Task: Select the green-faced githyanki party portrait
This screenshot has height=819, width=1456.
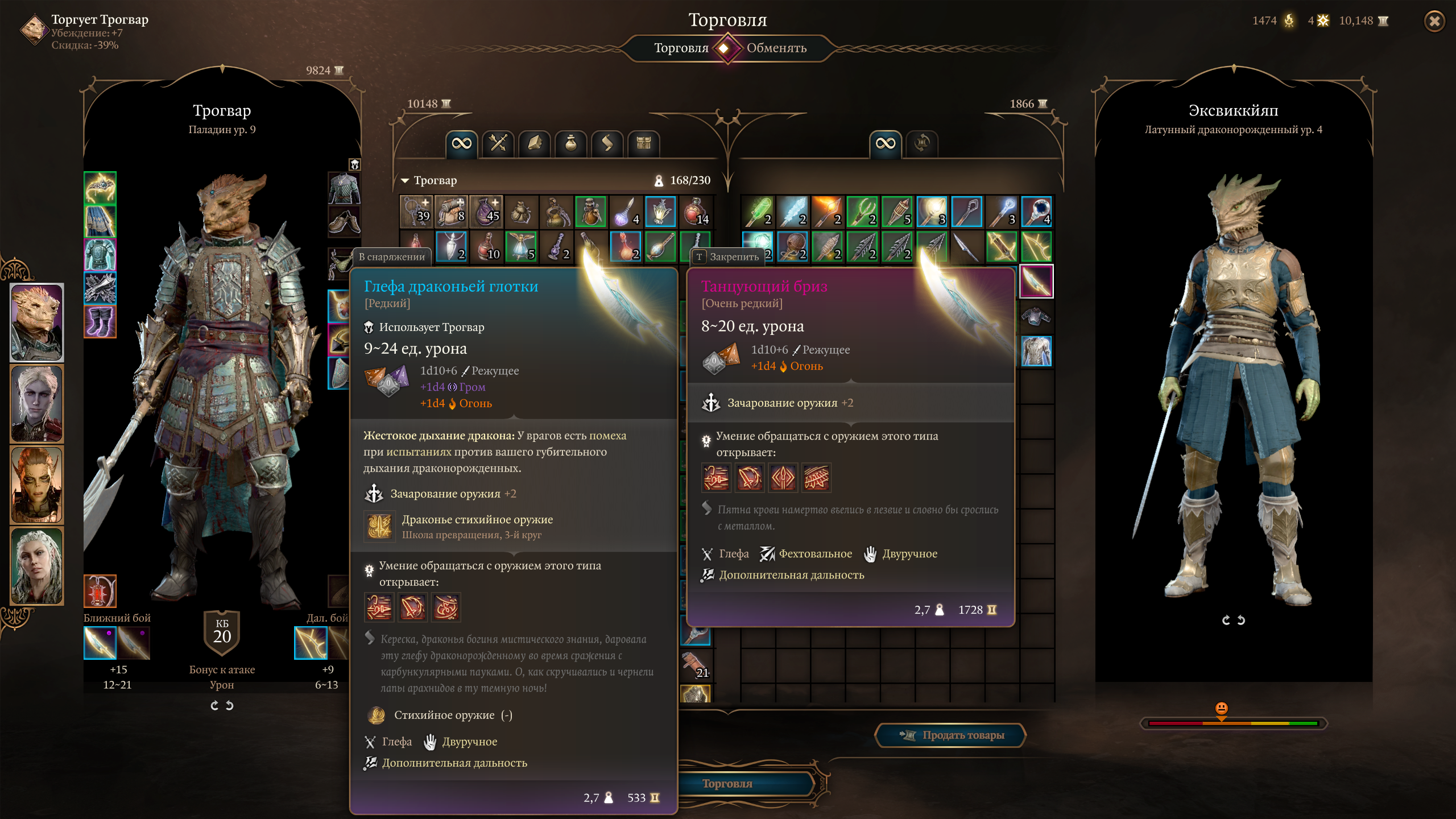Action: click(37, 485)
